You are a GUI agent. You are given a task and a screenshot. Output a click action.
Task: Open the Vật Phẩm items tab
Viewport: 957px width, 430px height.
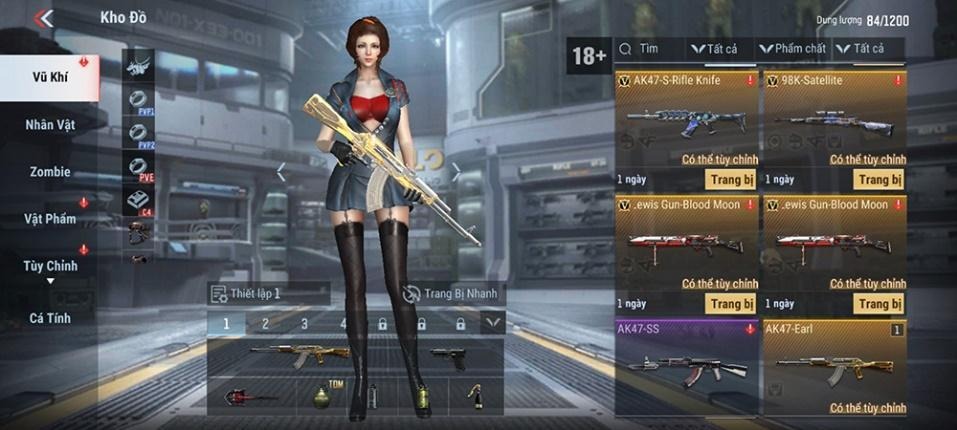[x=50, y=218]
